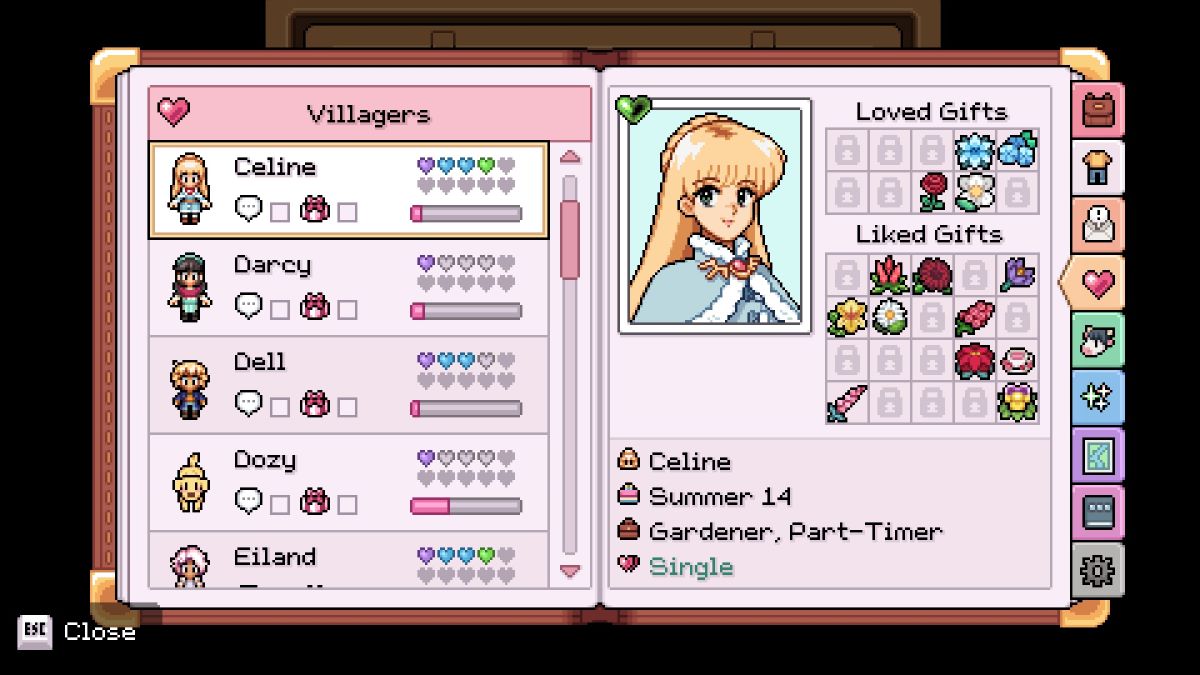The image size is (1200, 675).
Task: Show the map tab
Action: [x=1098, y=456]
